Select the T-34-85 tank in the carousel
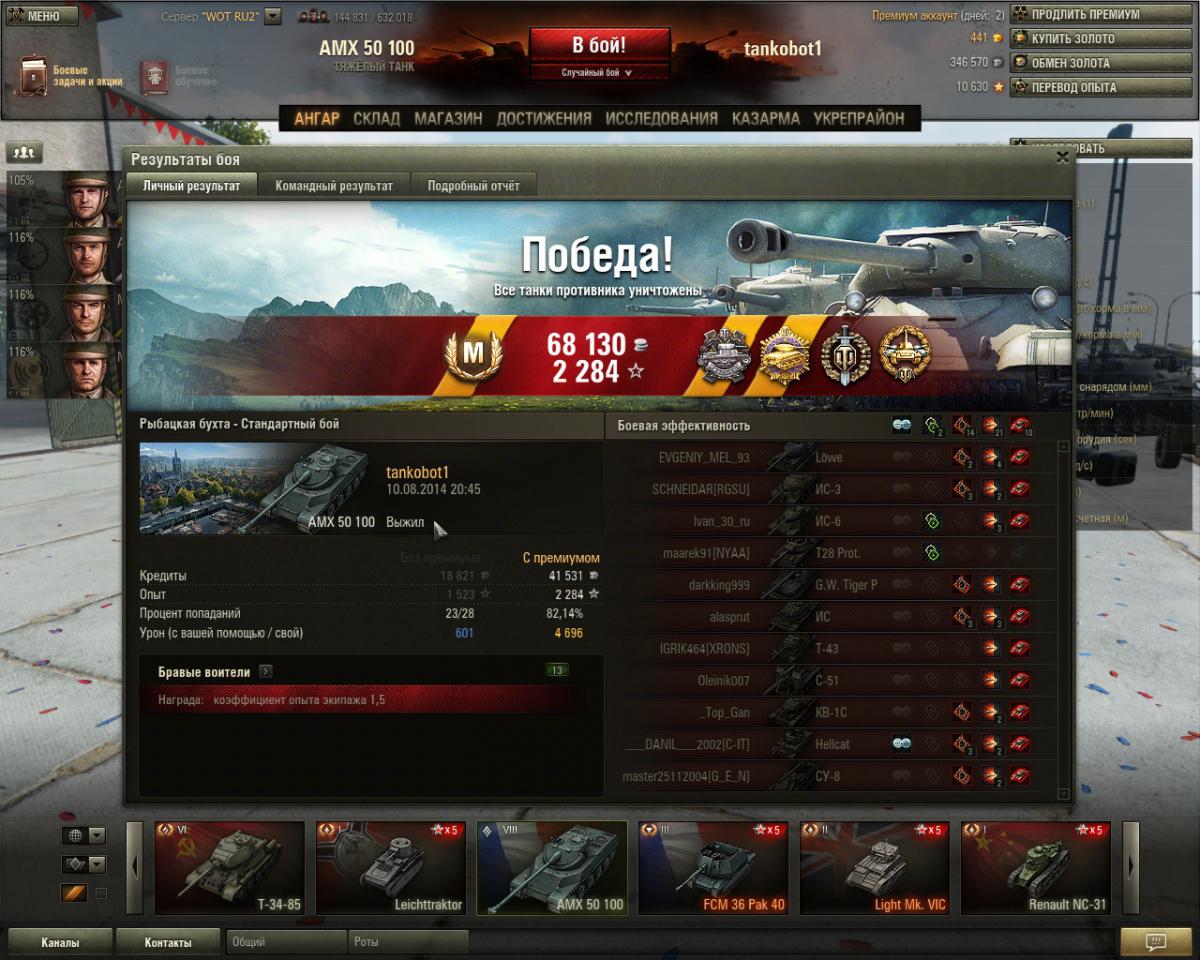Screen dimensions: 1200x960 coord(230,868)
